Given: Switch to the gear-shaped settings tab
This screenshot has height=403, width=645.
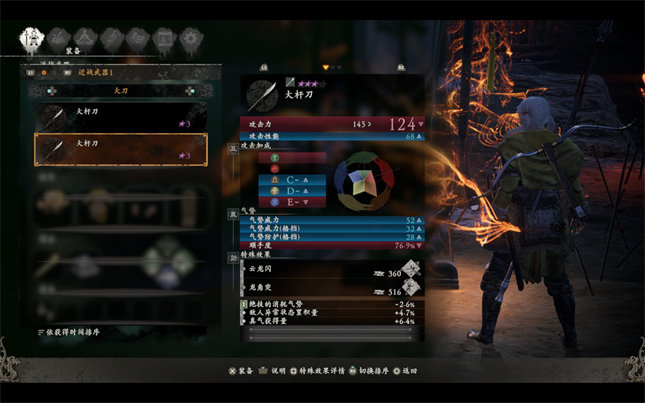Looking at the screenshot, I should [190, 40].
